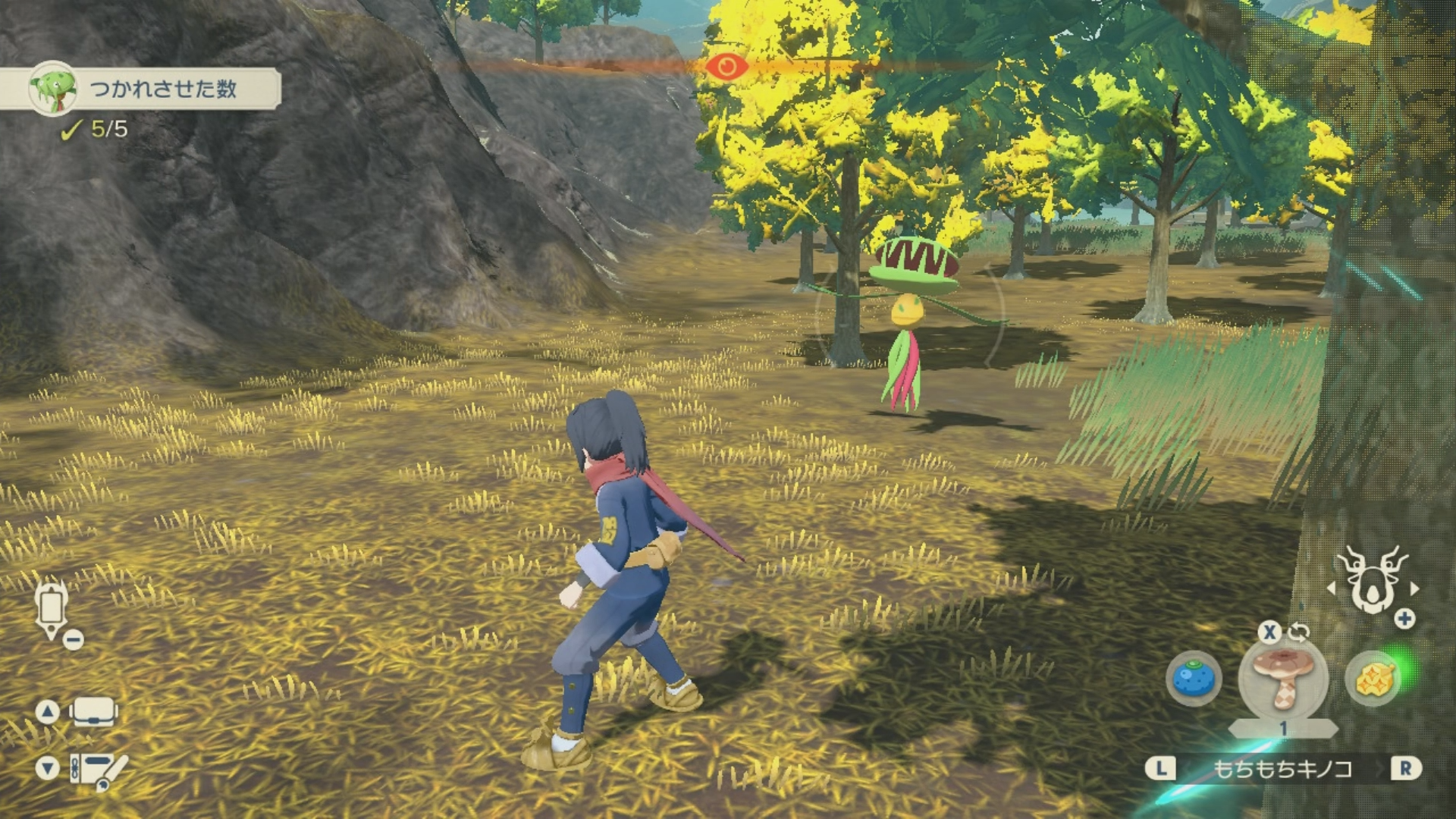Open the Pokédex notebook icon
1456x819 pixels.
pos(97,769)
